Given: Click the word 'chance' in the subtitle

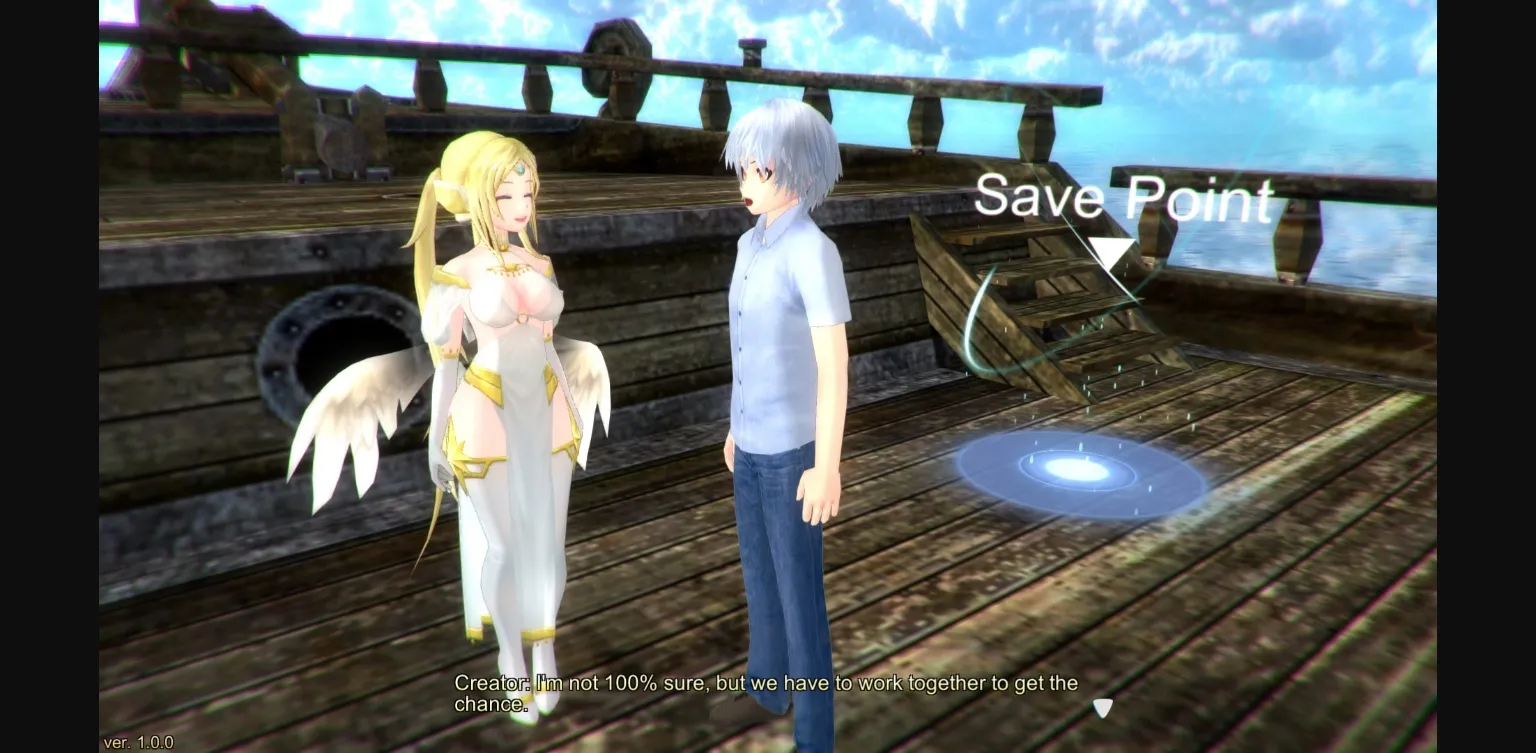Looking at the screenshot, I should pos(488,704).
